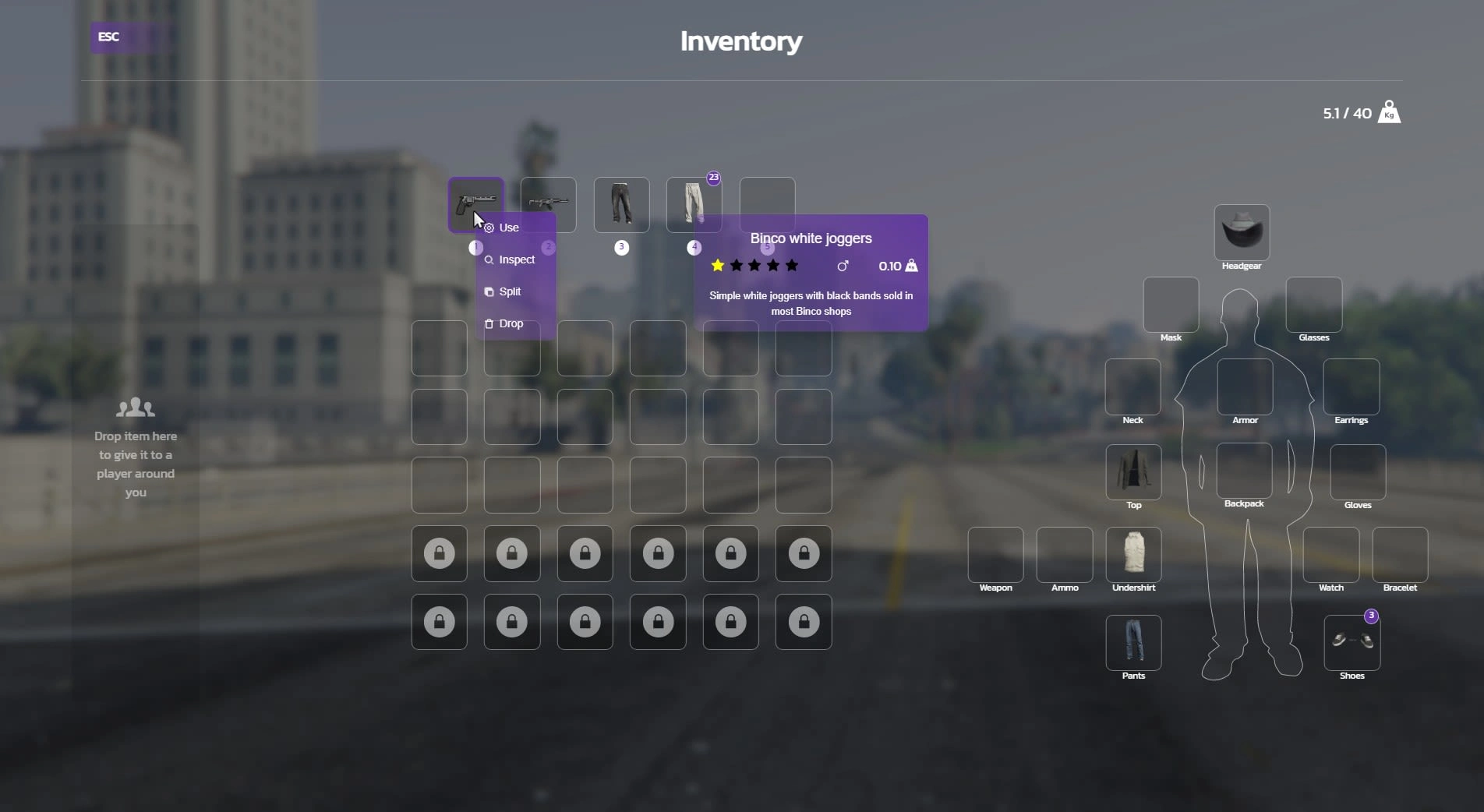Select the equipped Top jacket slot
The image size is (1484, 812).
click(x=1132, y=471)
